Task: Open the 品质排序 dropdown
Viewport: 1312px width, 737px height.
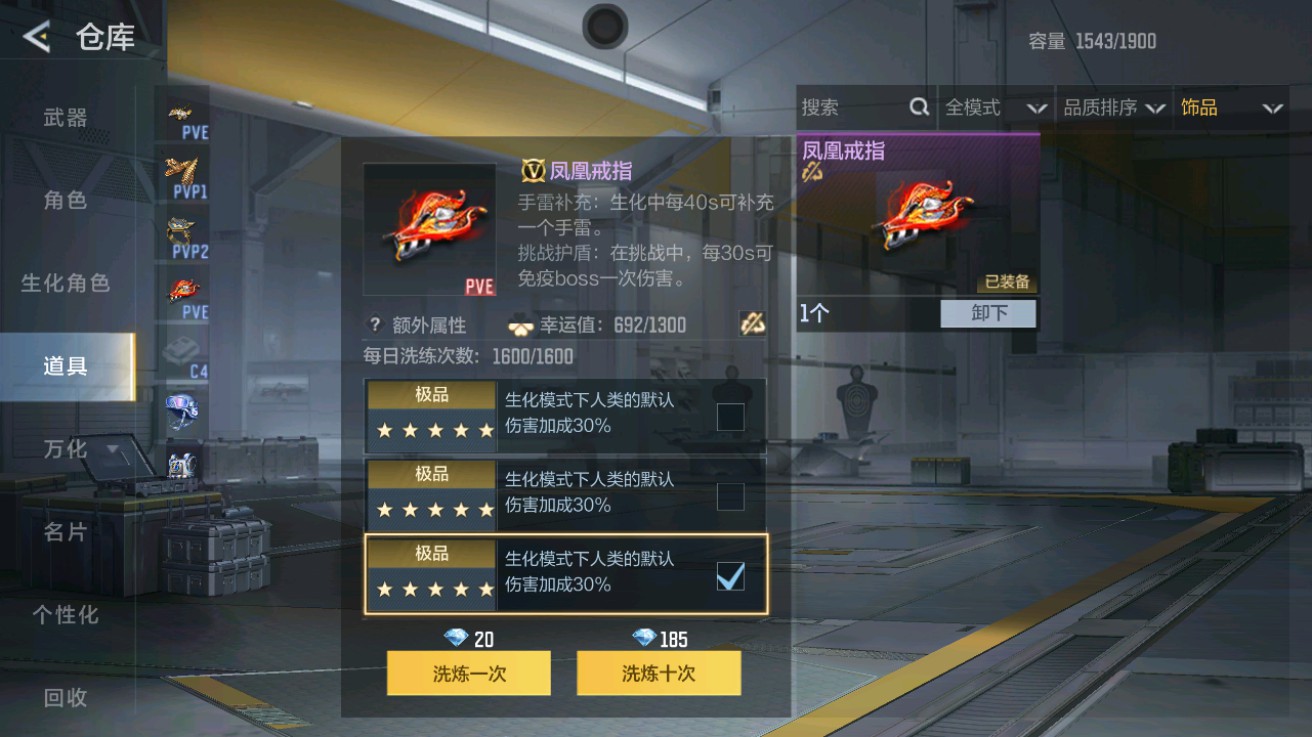Action: click(1115, 107)
